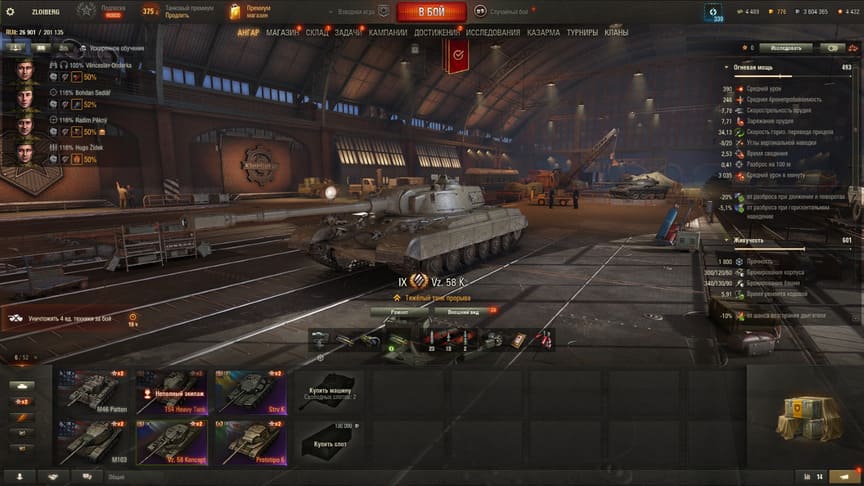Click the 'Купить слот' tile
This screenshot has width=864, height=486.
tap(328, 439)
